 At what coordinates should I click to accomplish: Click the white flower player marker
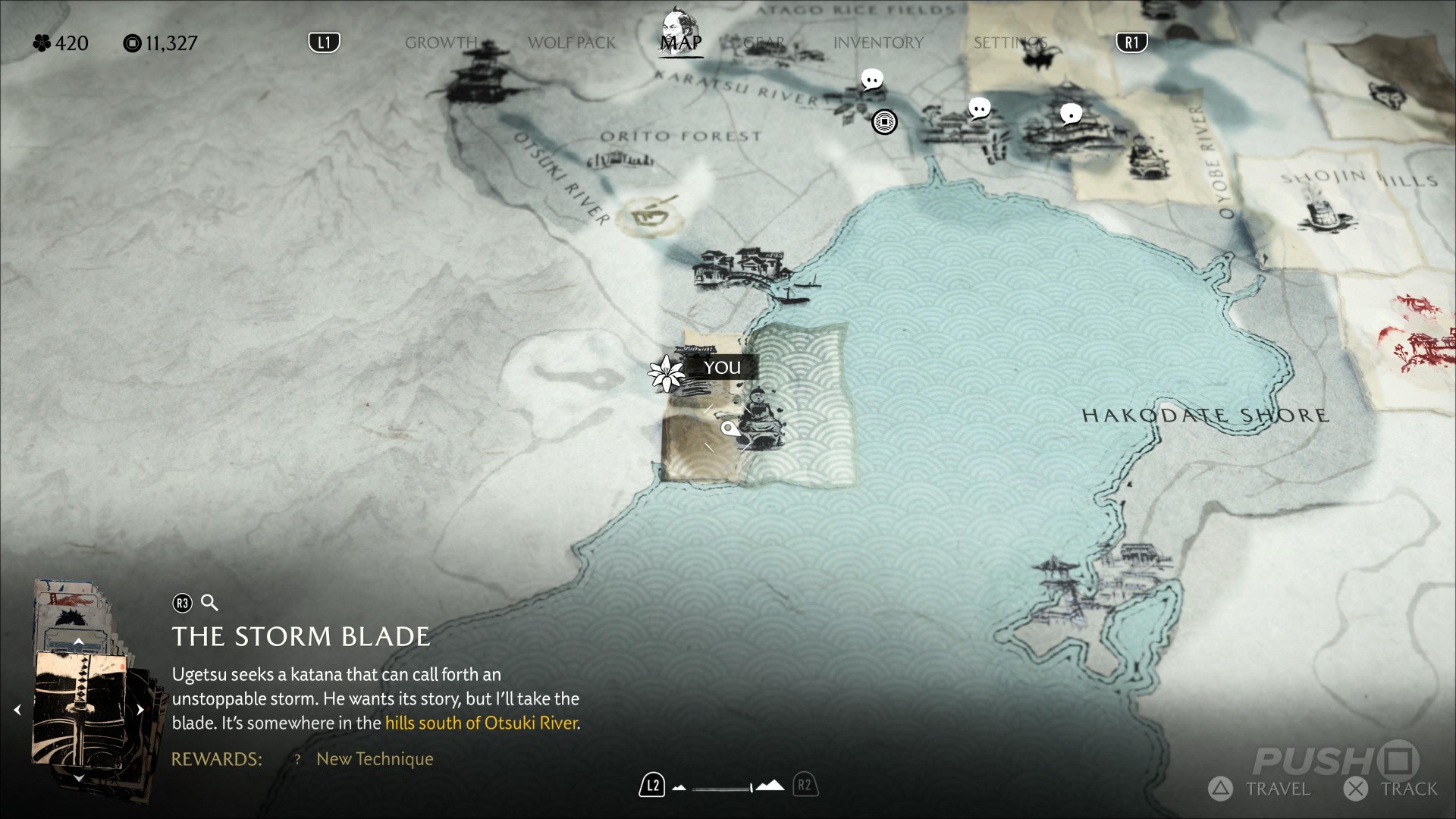(667, 373)
